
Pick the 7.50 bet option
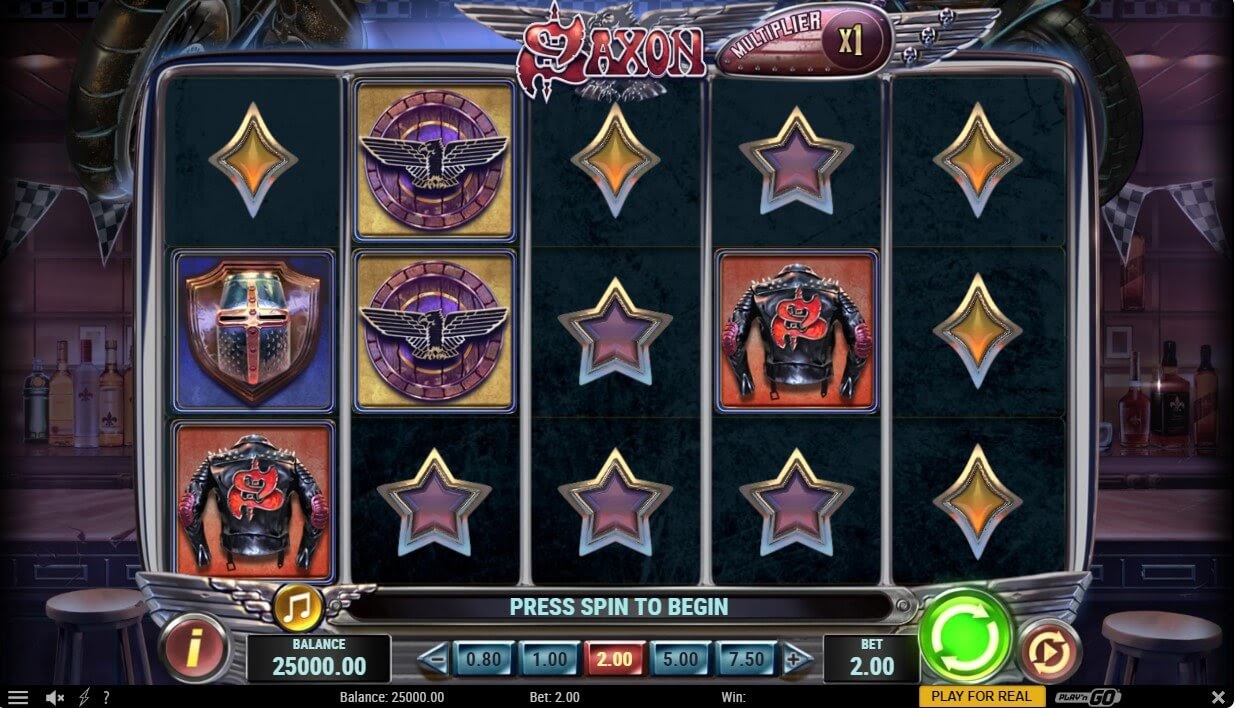(x=747, y=659)
